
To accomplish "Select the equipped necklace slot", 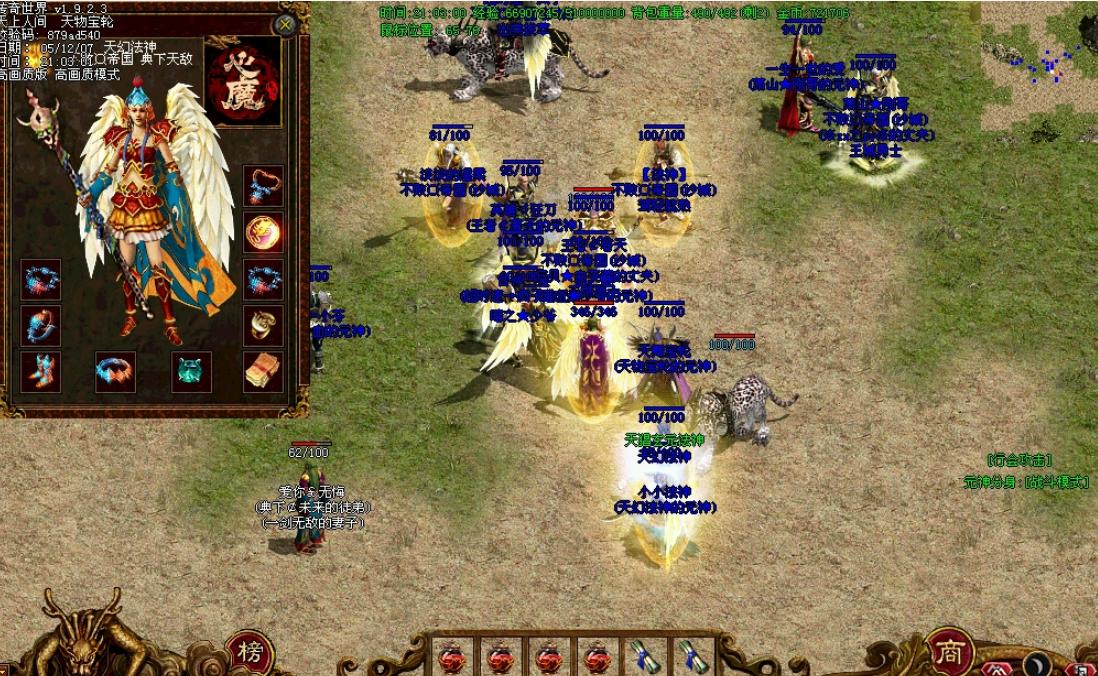I will pos(263,186).
